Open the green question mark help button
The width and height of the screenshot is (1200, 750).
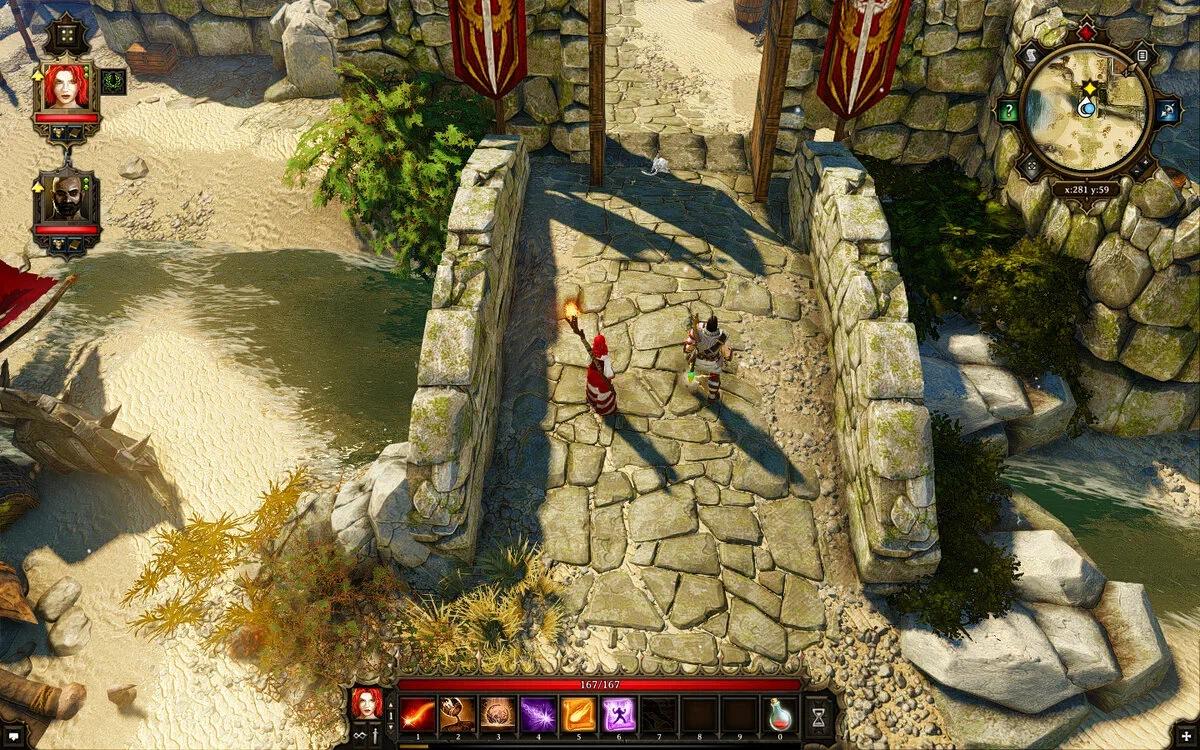[1008, 111]
